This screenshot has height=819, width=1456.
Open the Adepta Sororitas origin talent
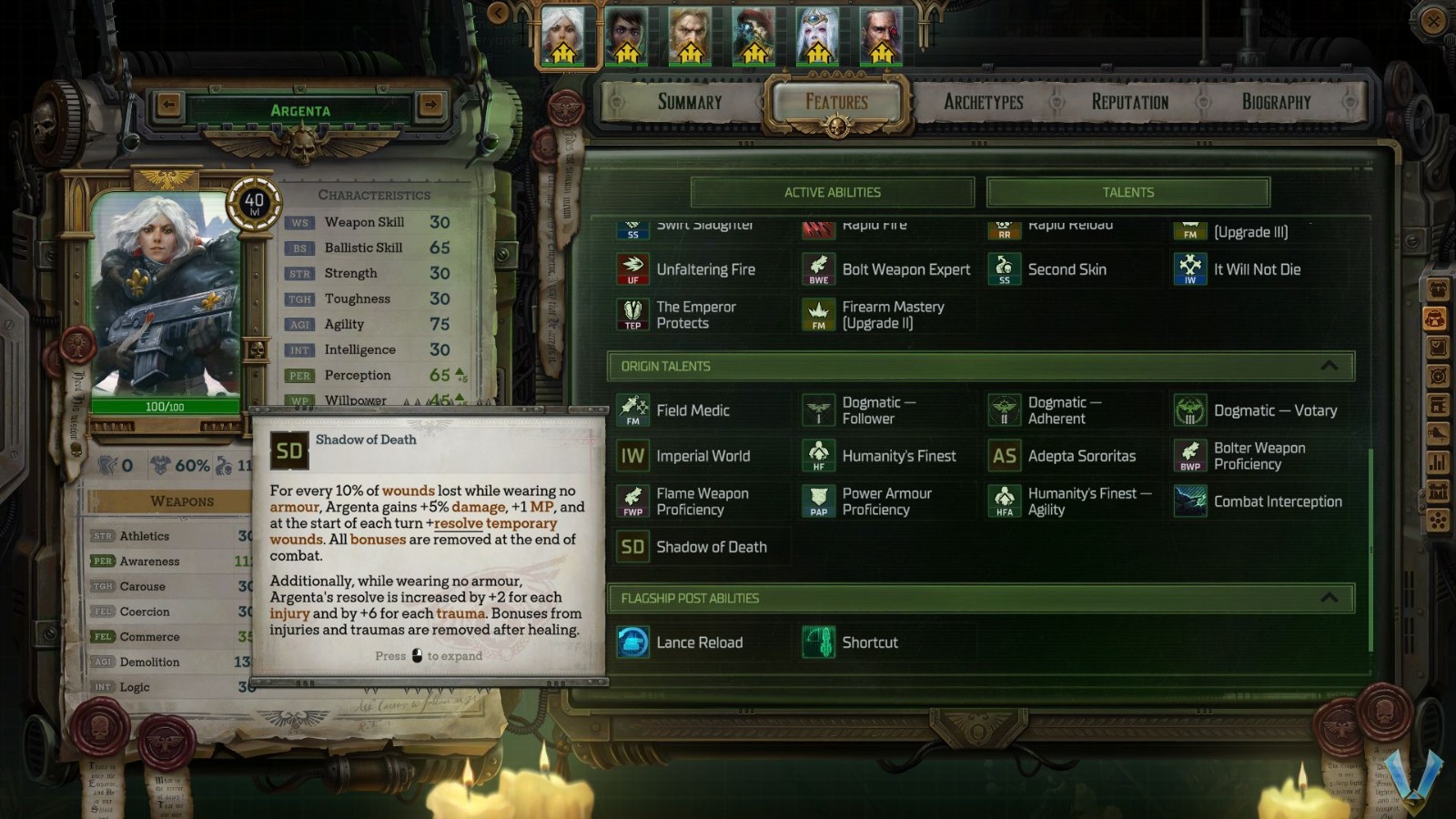pyautogui.click(x=1004, y=456)
